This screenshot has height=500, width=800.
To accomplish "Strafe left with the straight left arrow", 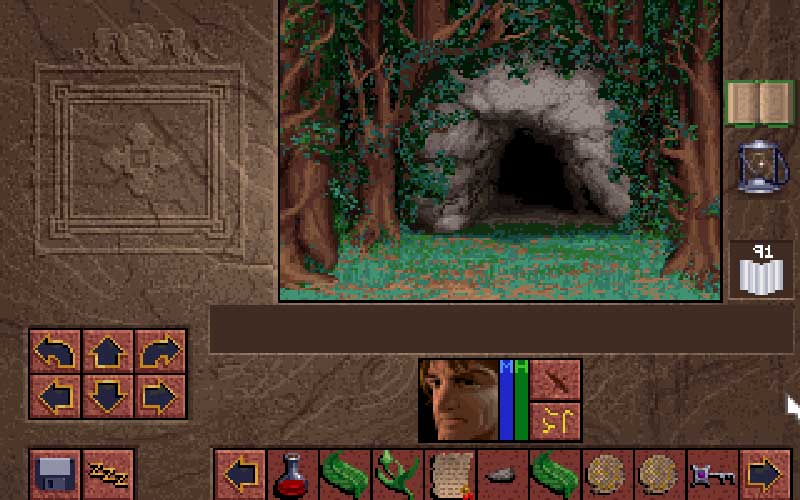I will [56, 396].
